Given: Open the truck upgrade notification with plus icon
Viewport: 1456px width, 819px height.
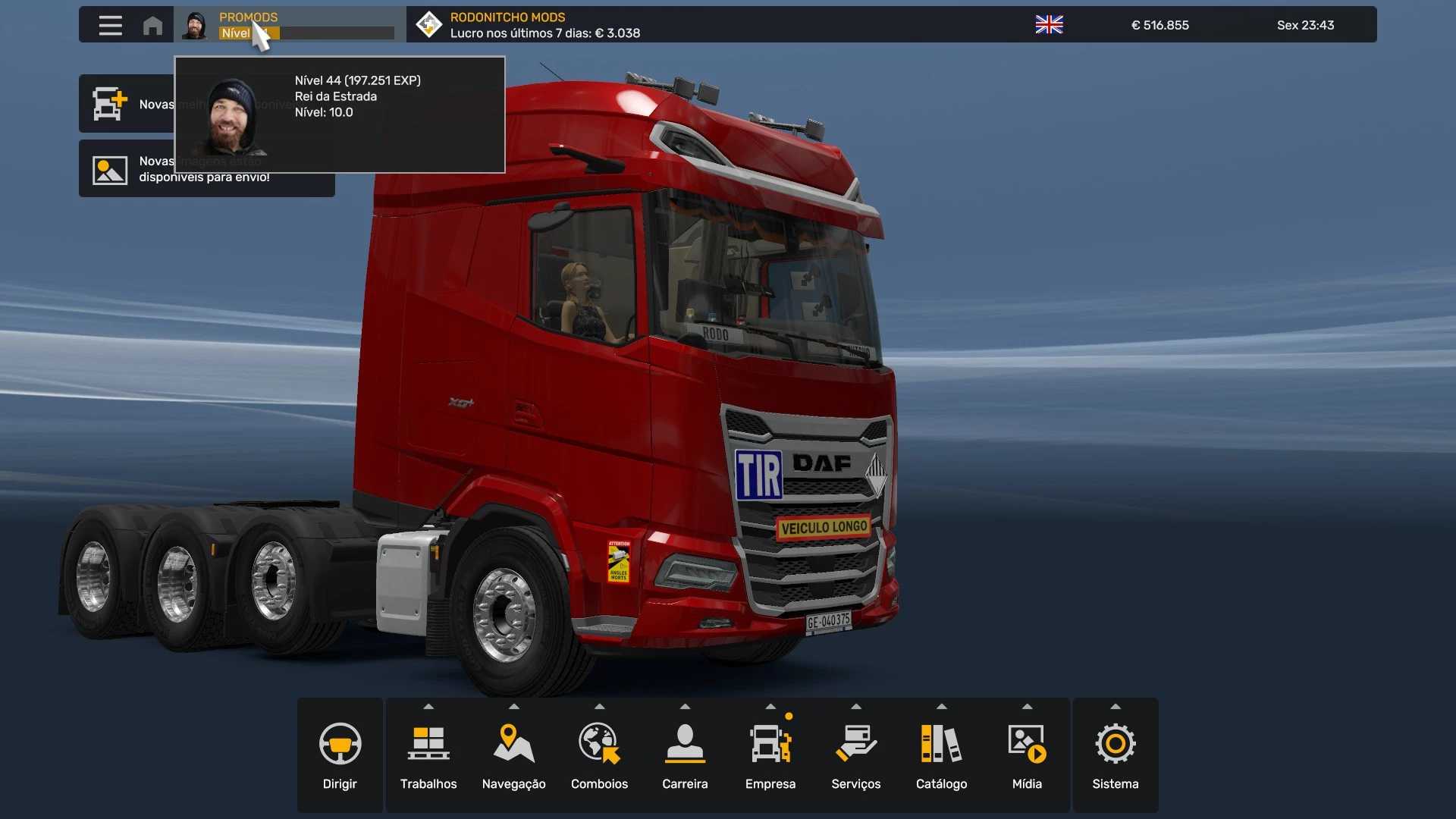Looking at the screenshot, I should click(x=125, y=104).
